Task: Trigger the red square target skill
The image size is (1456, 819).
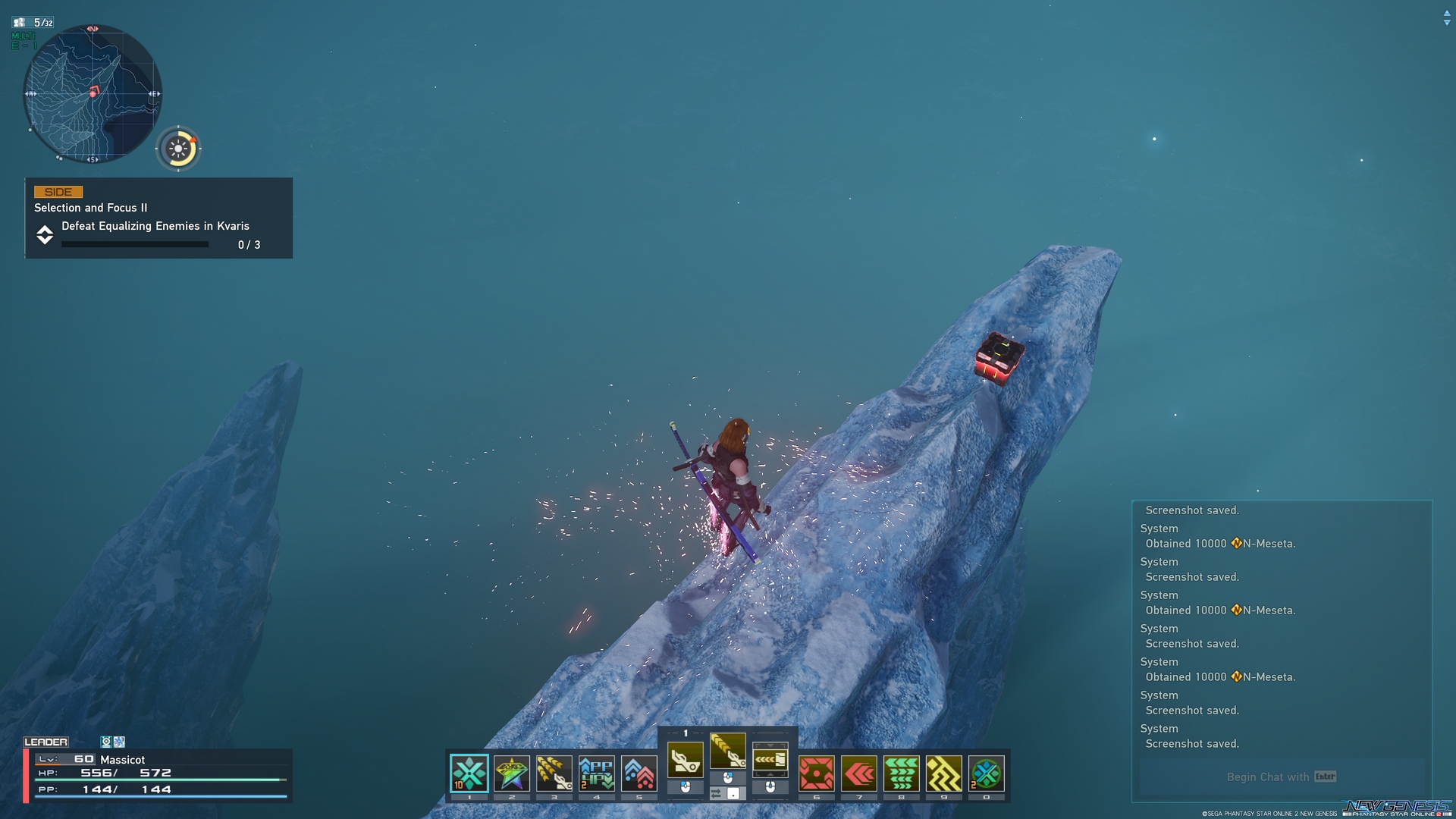Action: point(817,773)
